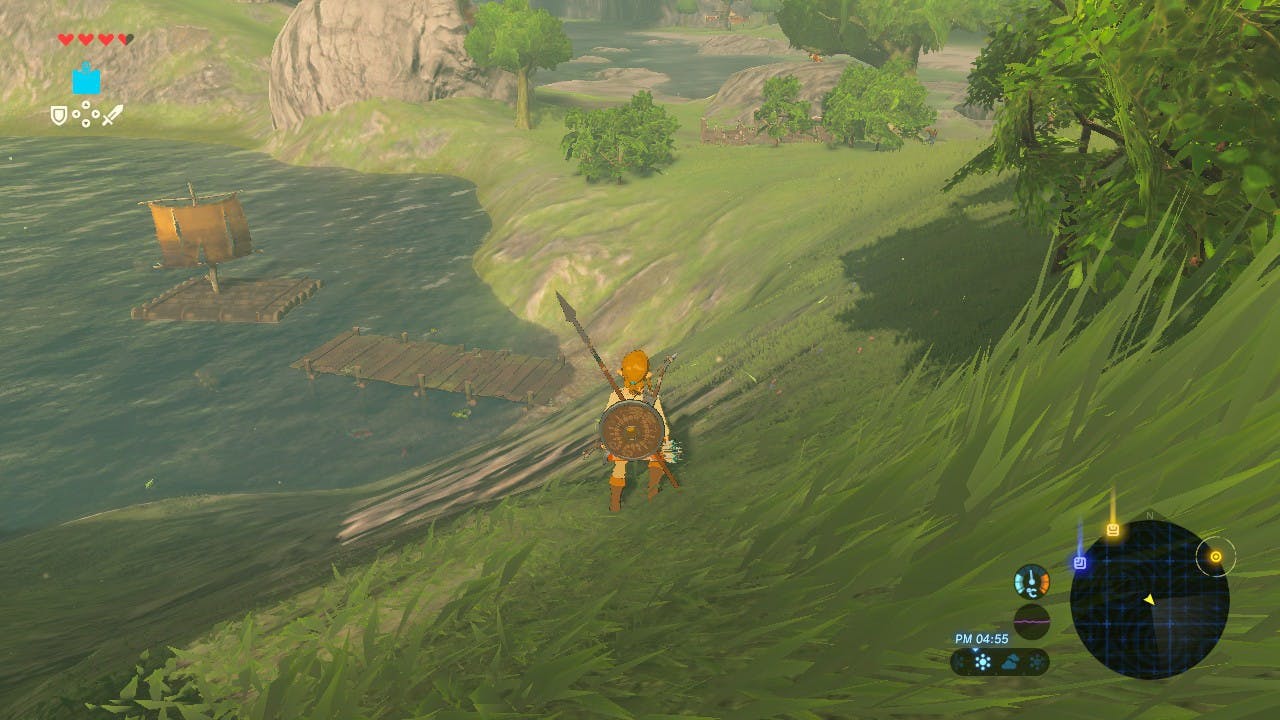
Task: Click the yellow circle objective marker
Action: [x=1216, y=557]
